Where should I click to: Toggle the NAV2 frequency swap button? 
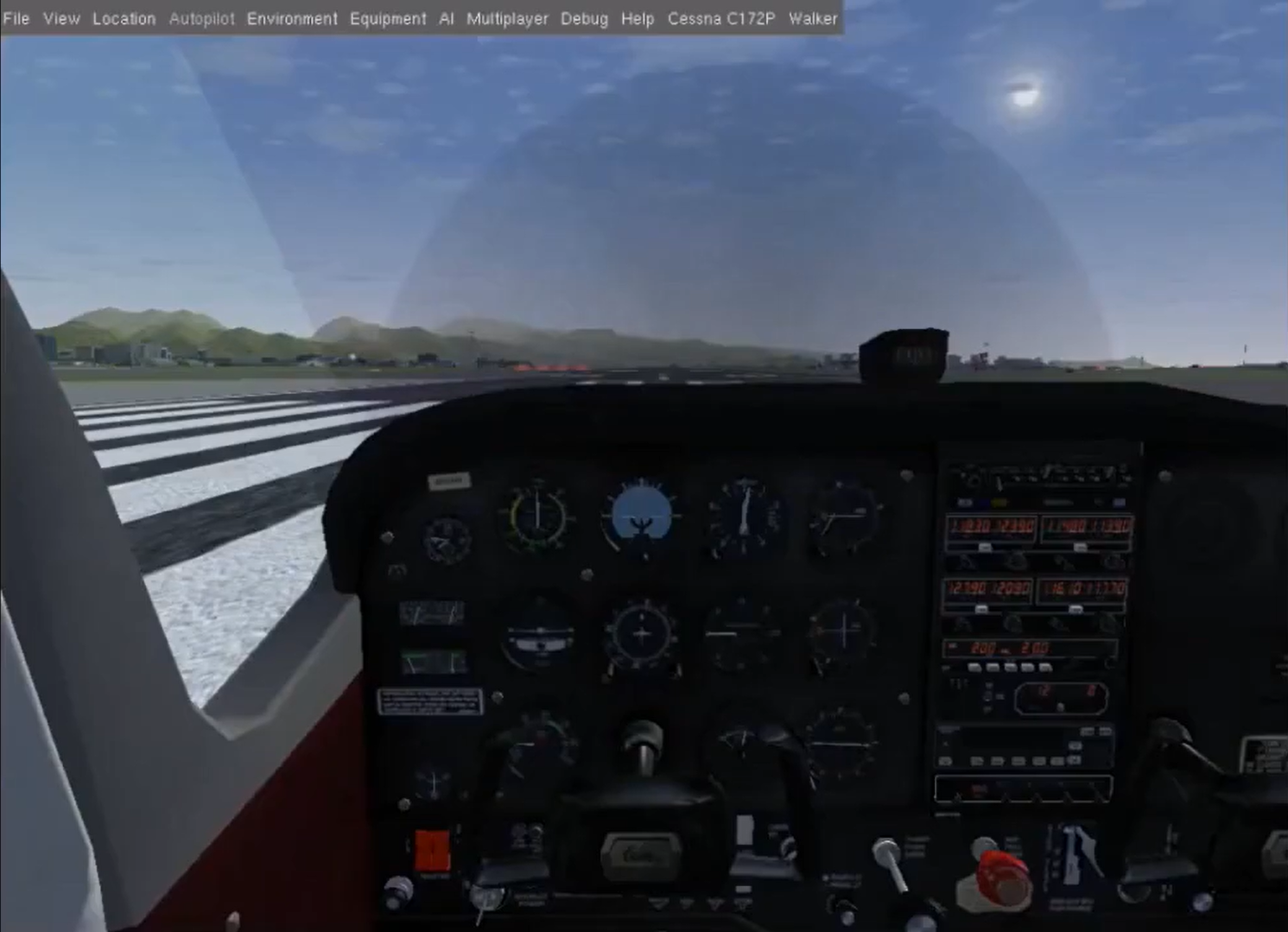tap(1077, 609)
